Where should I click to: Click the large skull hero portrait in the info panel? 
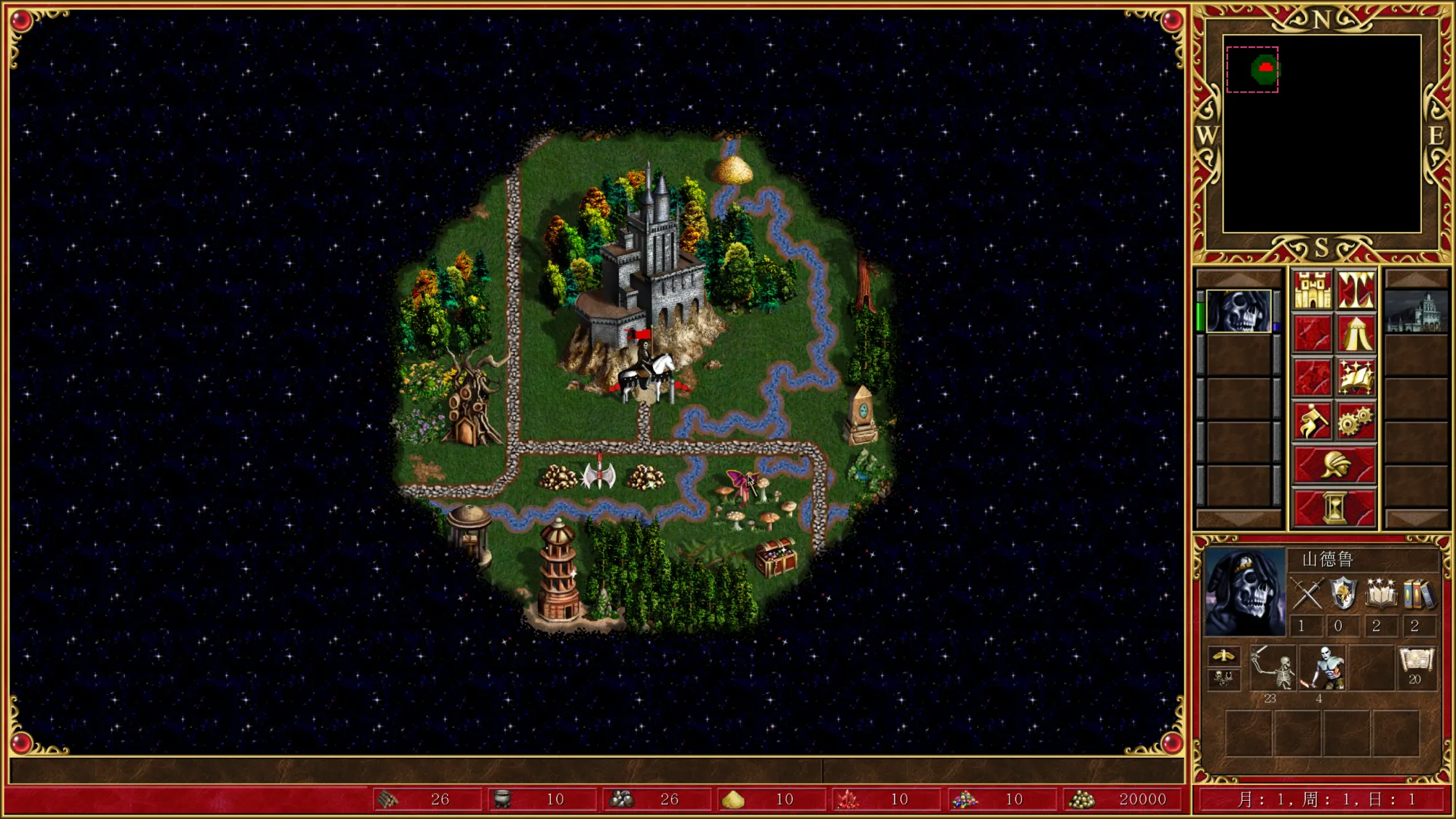pos(1244,593)
